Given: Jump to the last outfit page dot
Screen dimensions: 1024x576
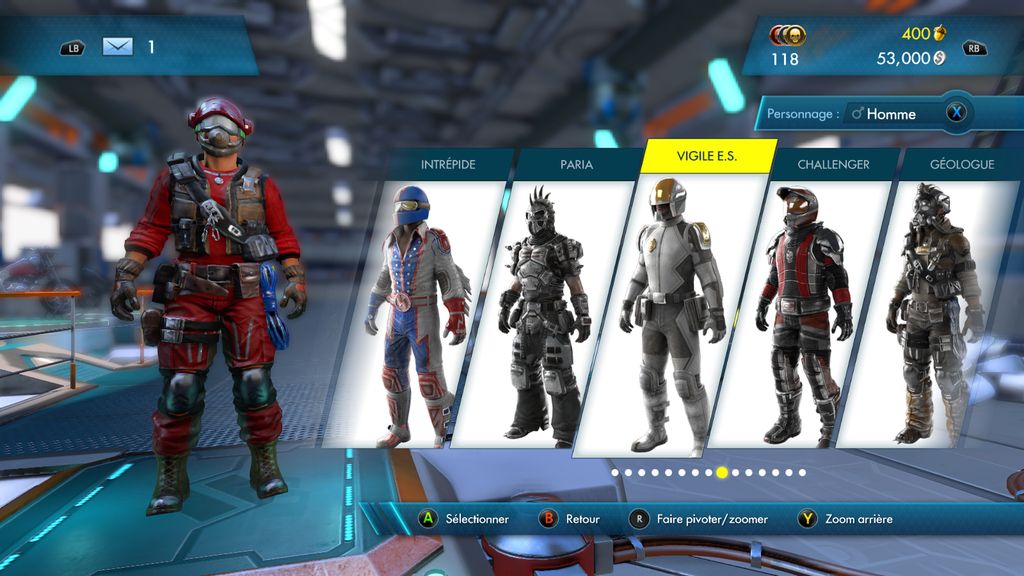Looking at the screenshot, I should pyautogui.click(x=802, y=472).
